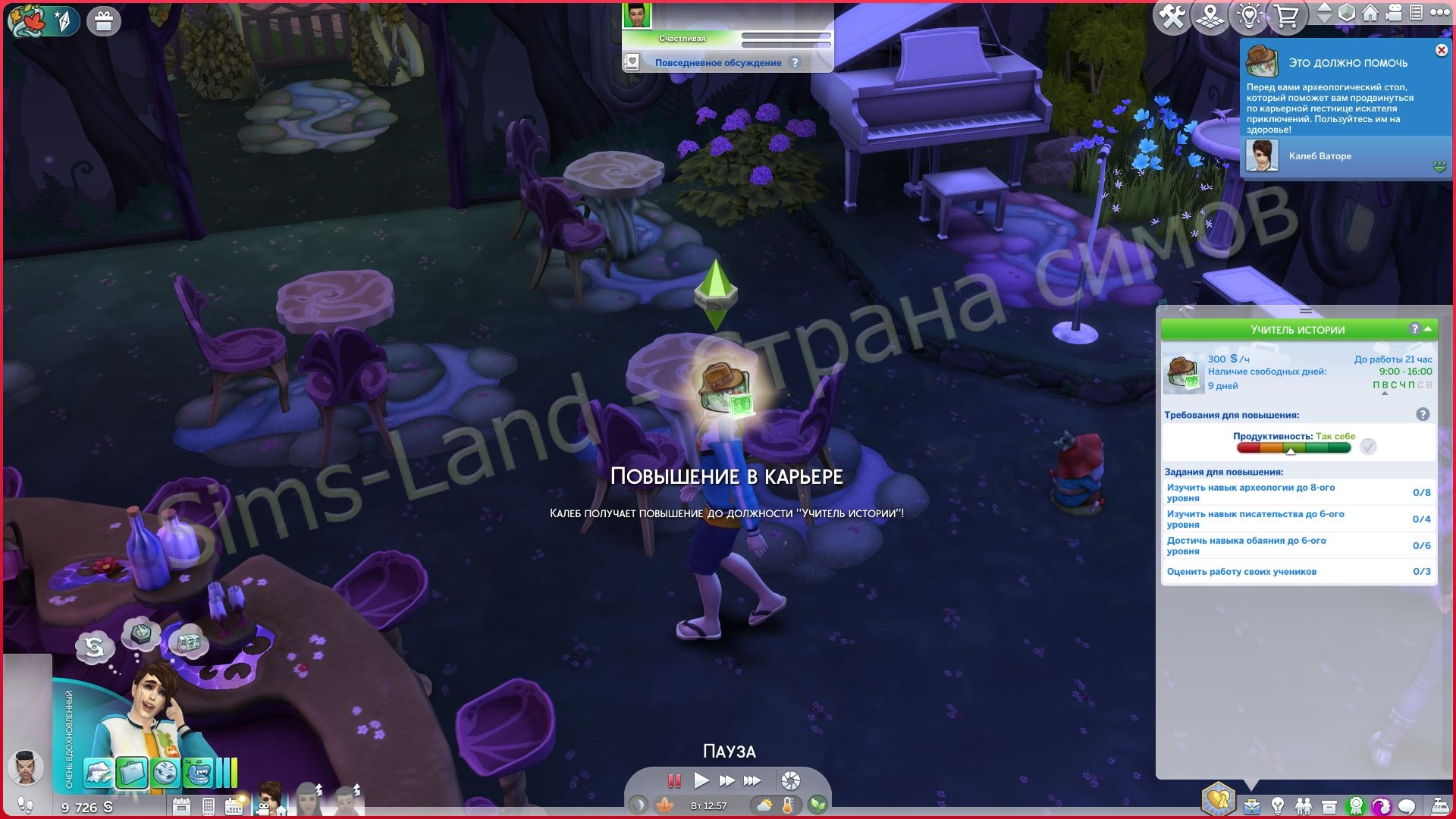This screenshot has width=1456, height=819.
Task: Select the vampire fangs moodlet icon
Action: pos(198,773)
